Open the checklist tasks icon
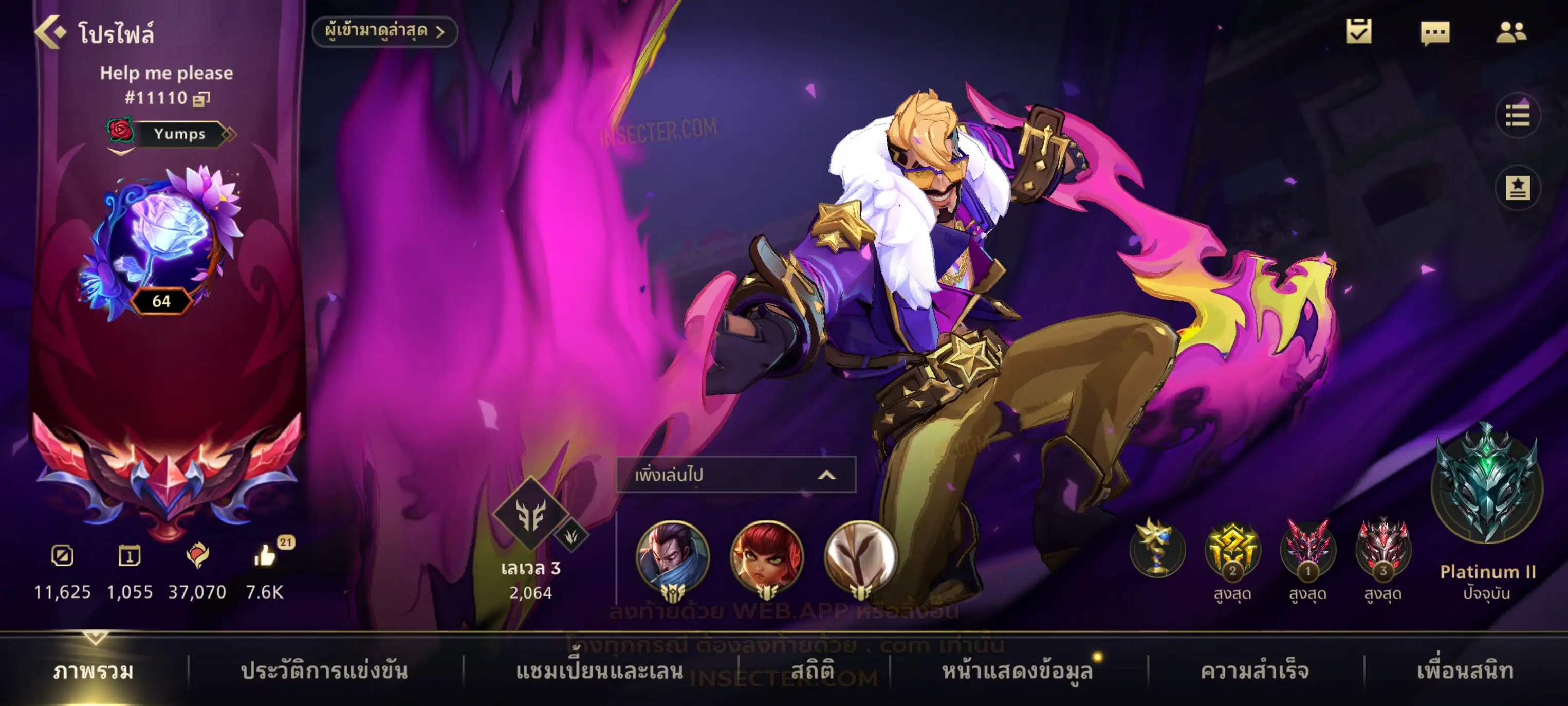This screenshot has height=706, width=1568. coord(1359,32)
